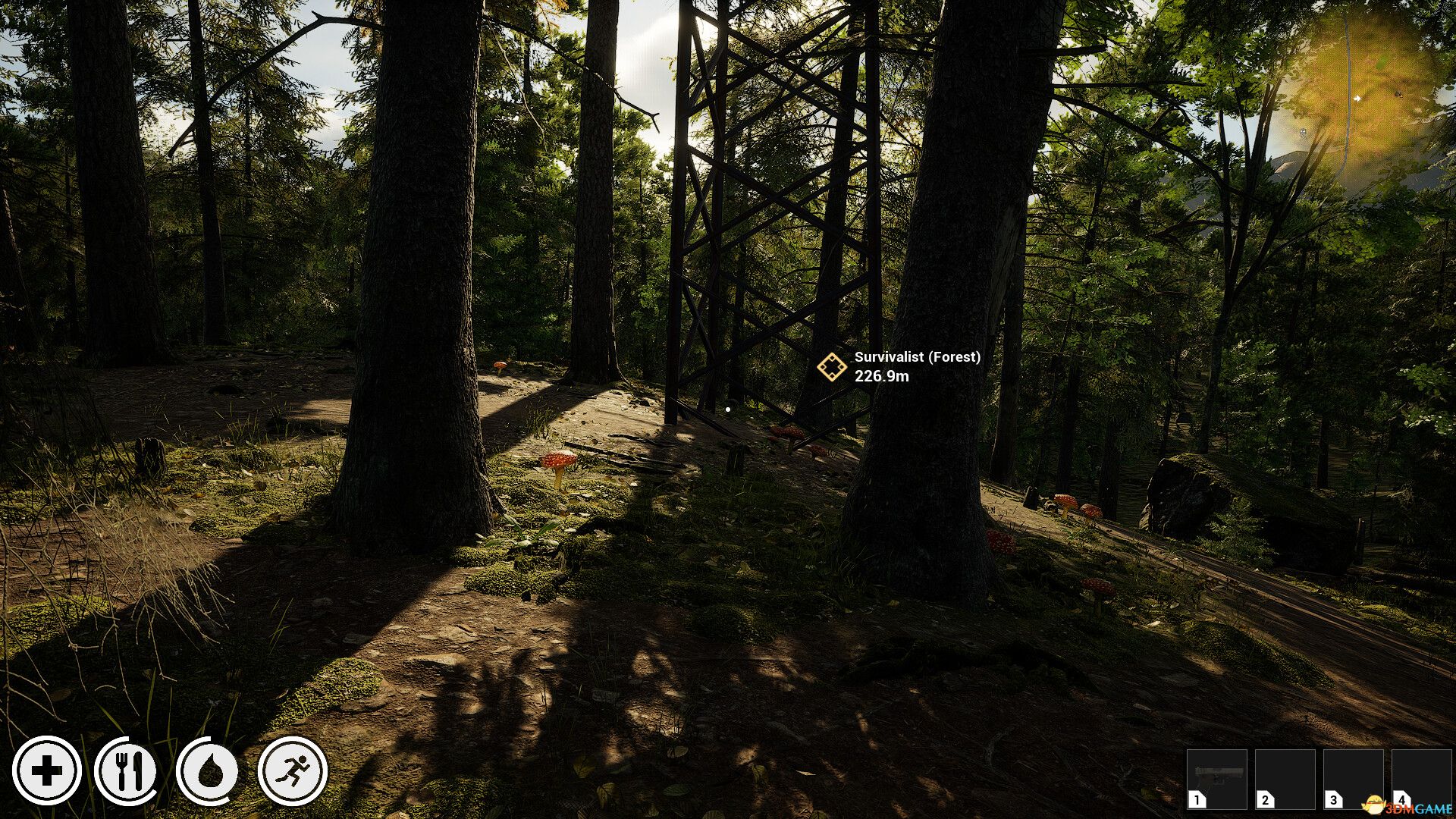Click the Survivalist (Forest) objective text

tap(917, 358)
